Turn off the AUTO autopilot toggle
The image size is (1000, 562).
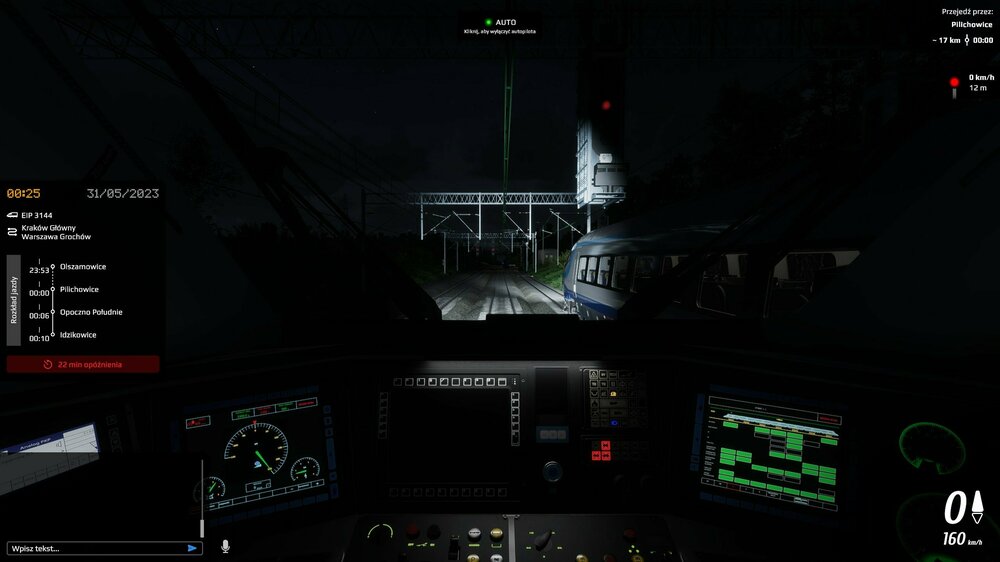[500, 22]
